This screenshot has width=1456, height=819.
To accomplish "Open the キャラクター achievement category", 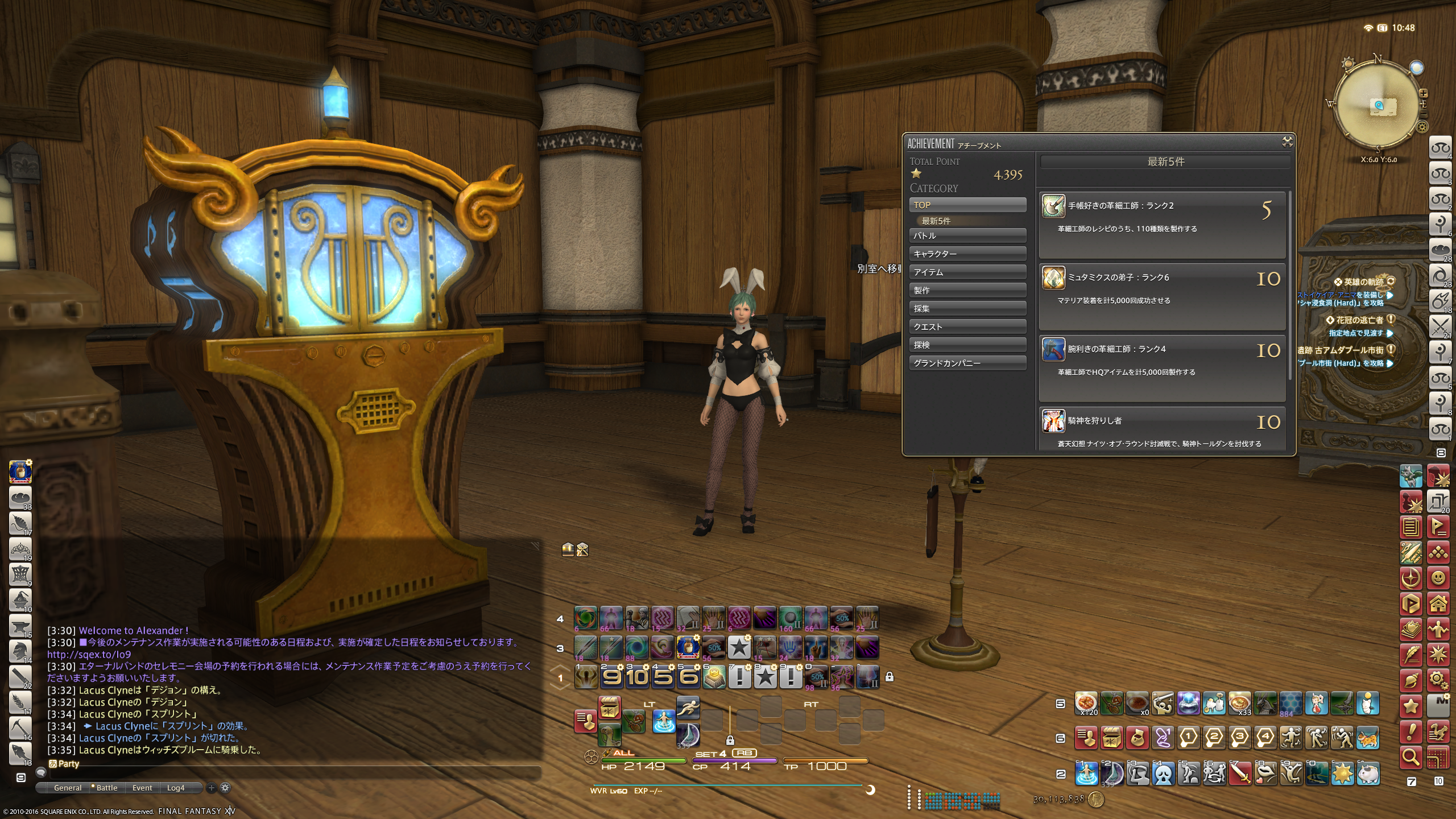I will coord(967,254).
